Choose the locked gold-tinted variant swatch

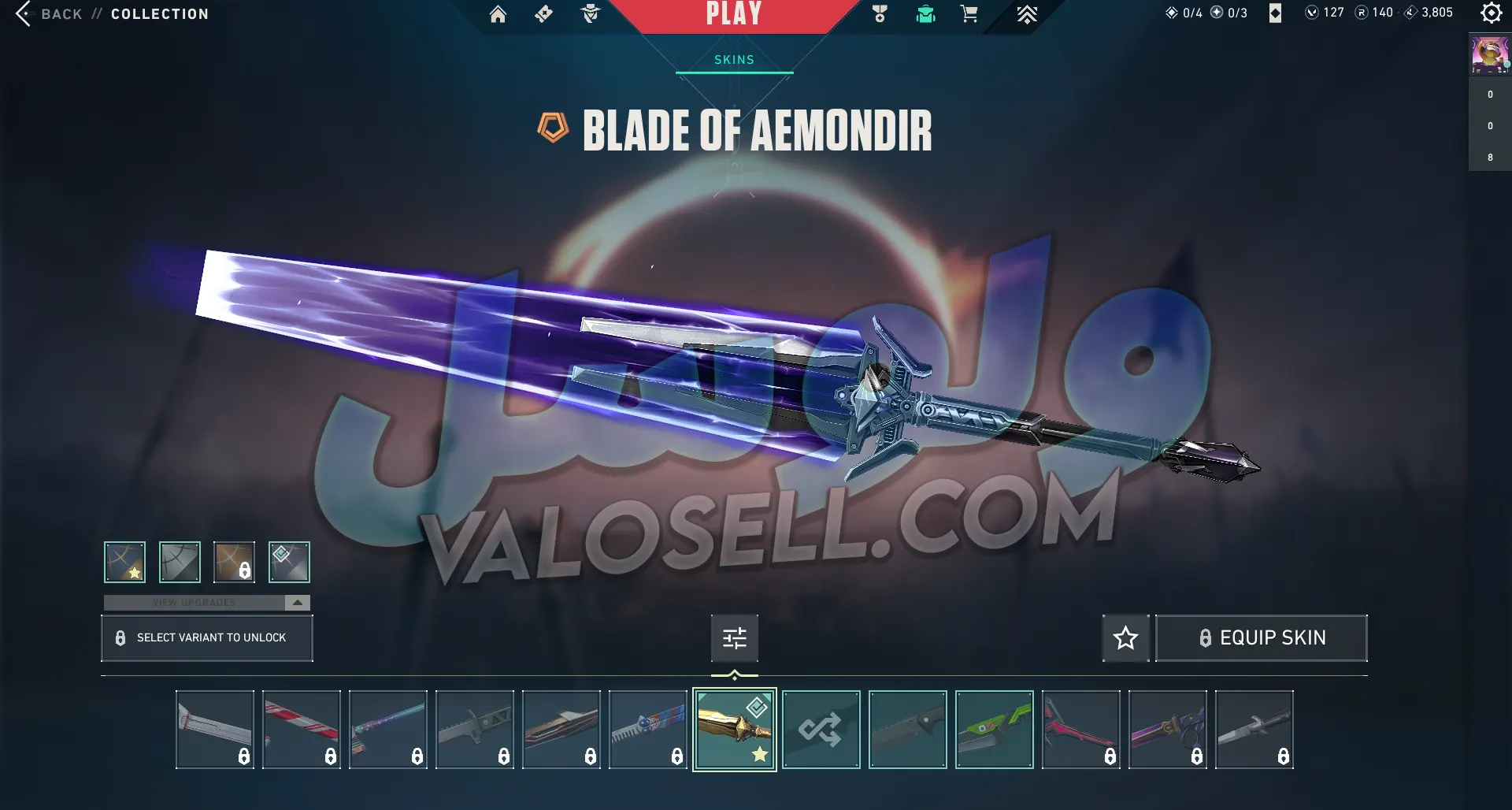tap(234, 562)
